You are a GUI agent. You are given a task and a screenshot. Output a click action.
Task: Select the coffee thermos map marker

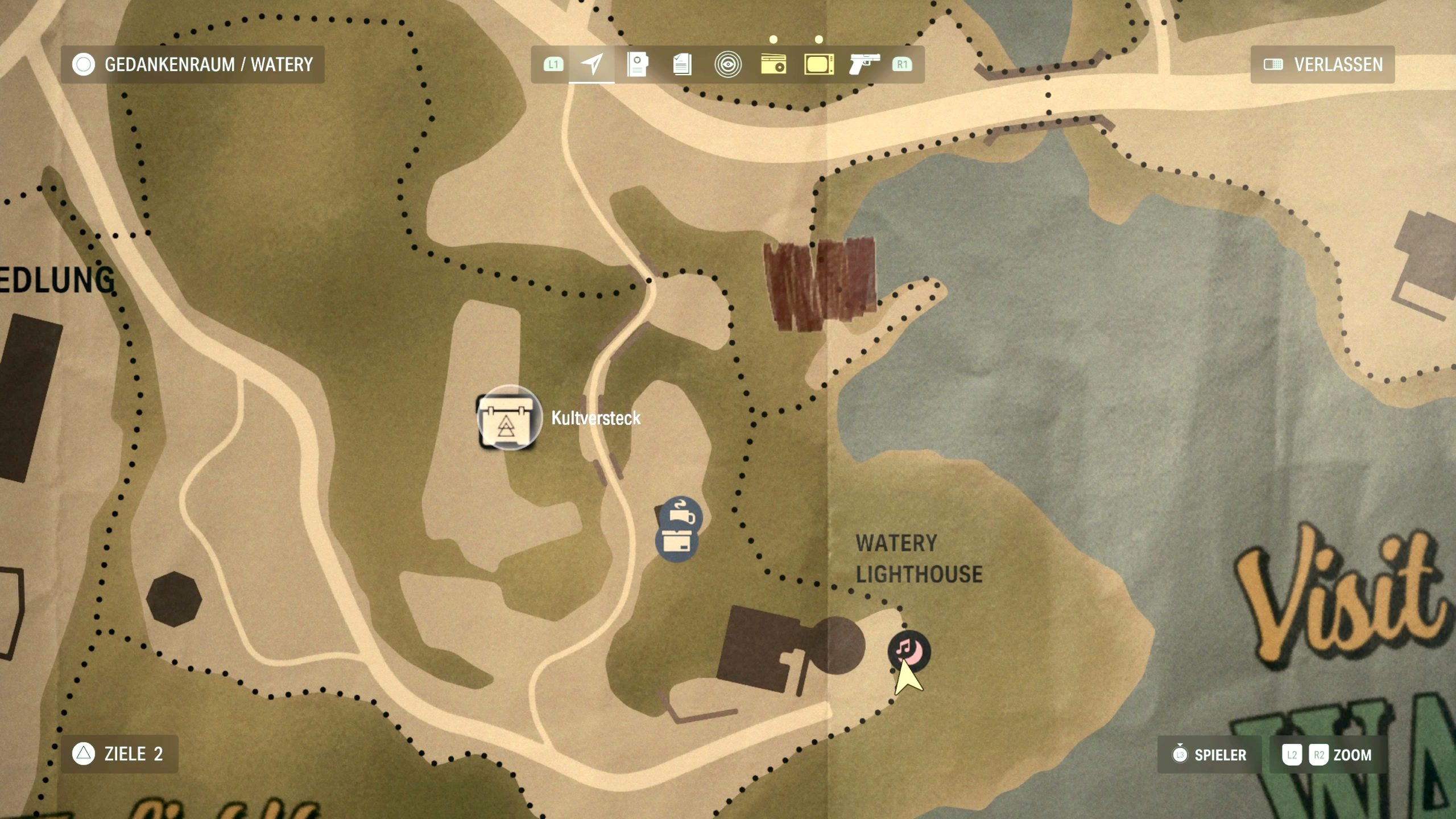click(x=681, y=515)
